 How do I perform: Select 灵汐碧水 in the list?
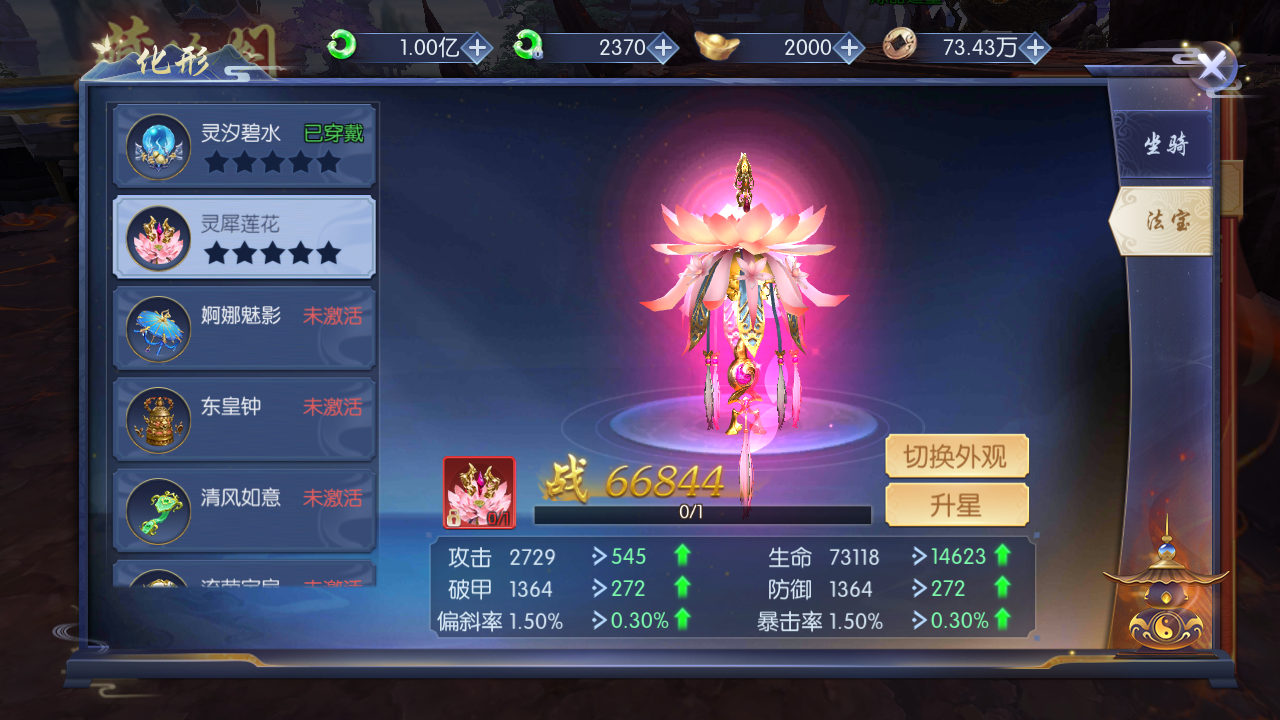coord(246,146)
